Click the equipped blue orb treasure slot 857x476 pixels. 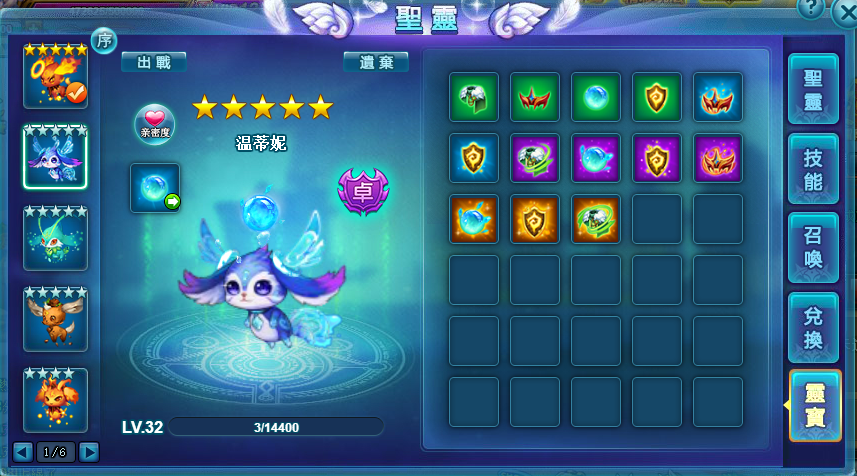155,188
